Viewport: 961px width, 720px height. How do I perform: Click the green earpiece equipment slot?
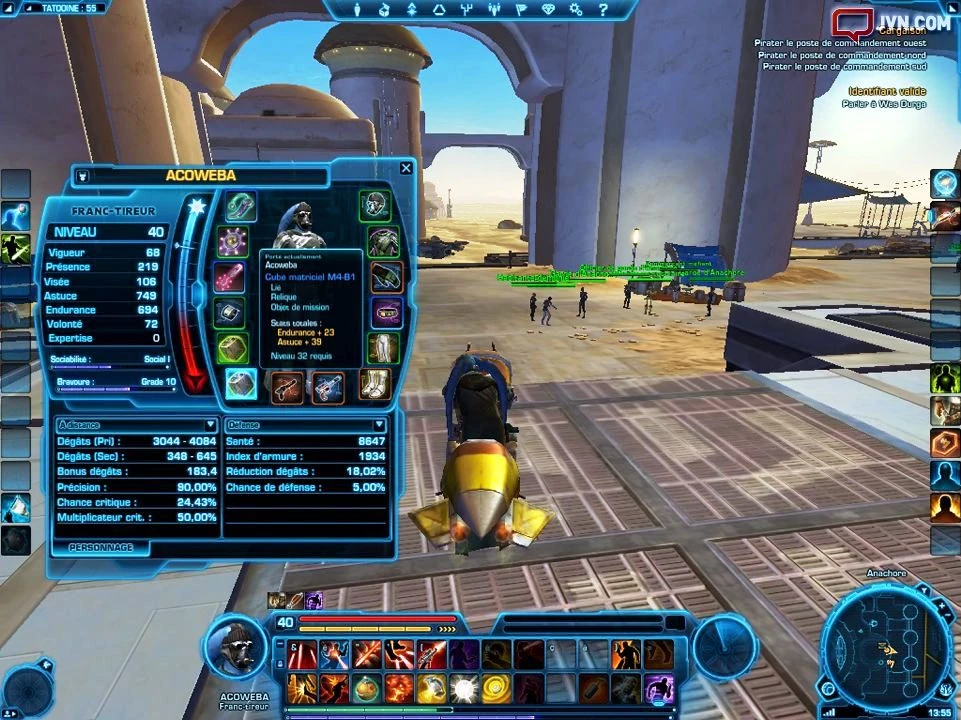coord(240,206)
